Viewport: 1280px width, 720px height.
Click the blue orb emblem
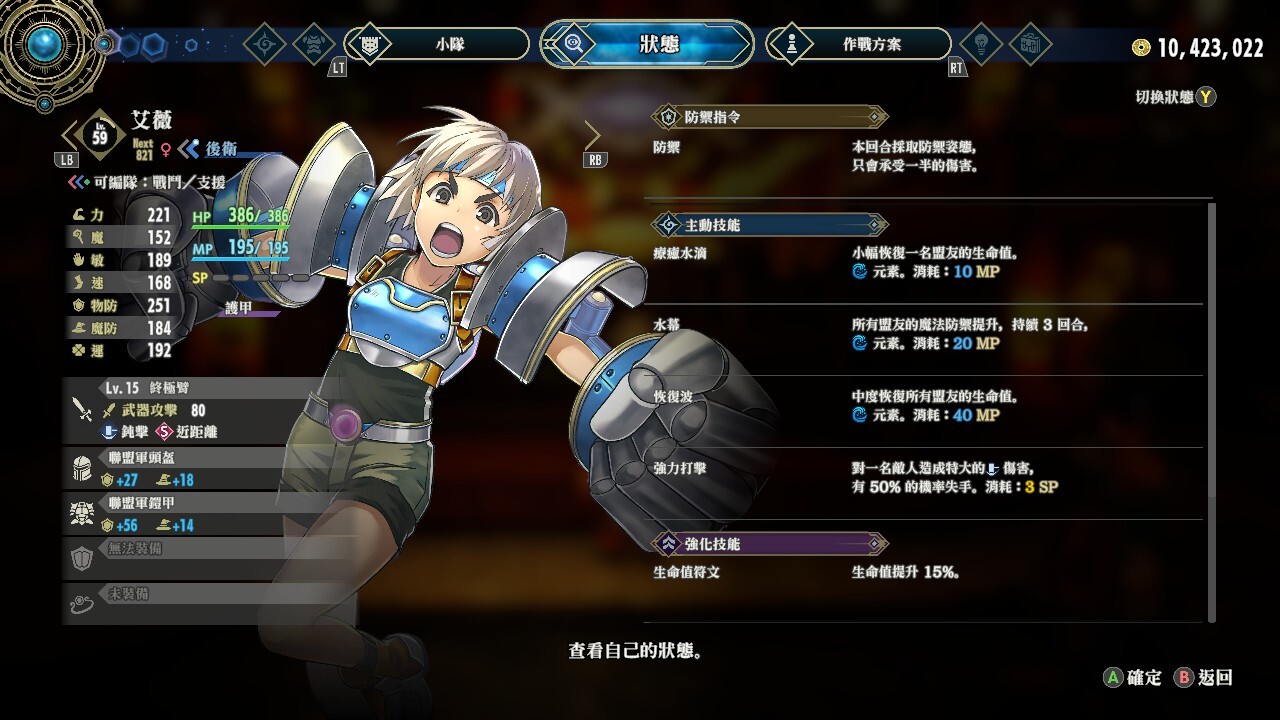coord(44,44)
